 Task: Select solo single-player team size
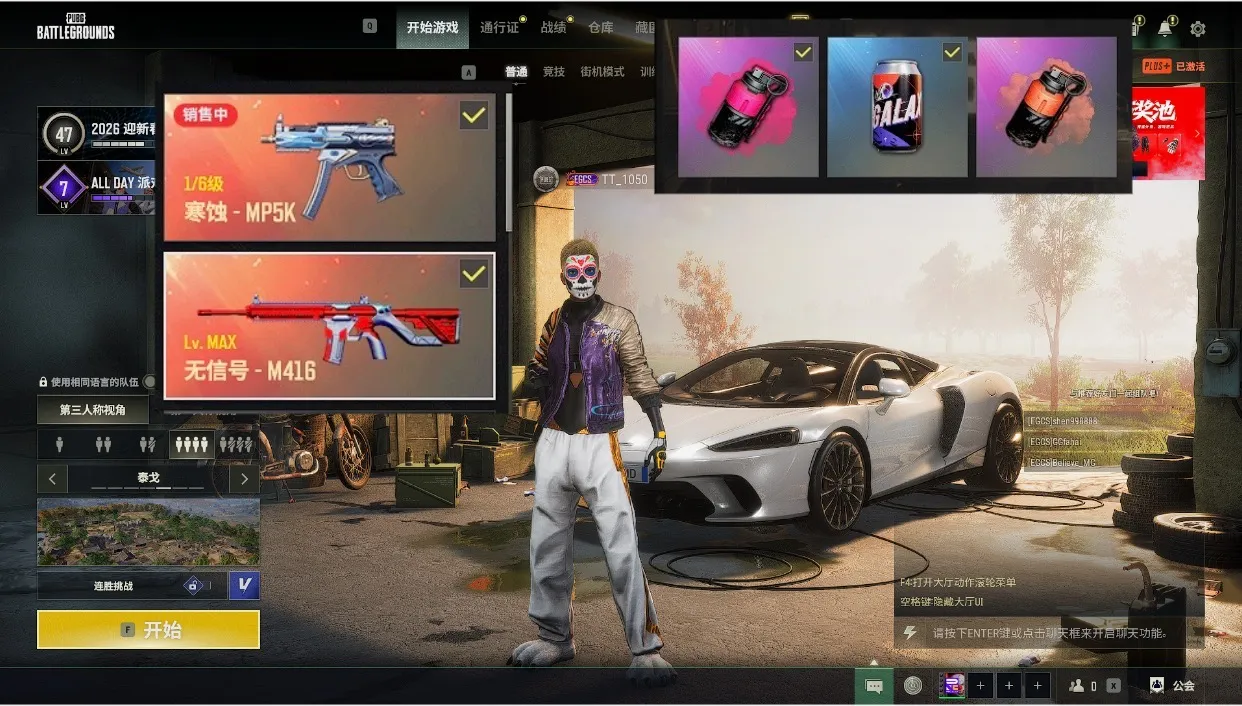click(60, 444)
